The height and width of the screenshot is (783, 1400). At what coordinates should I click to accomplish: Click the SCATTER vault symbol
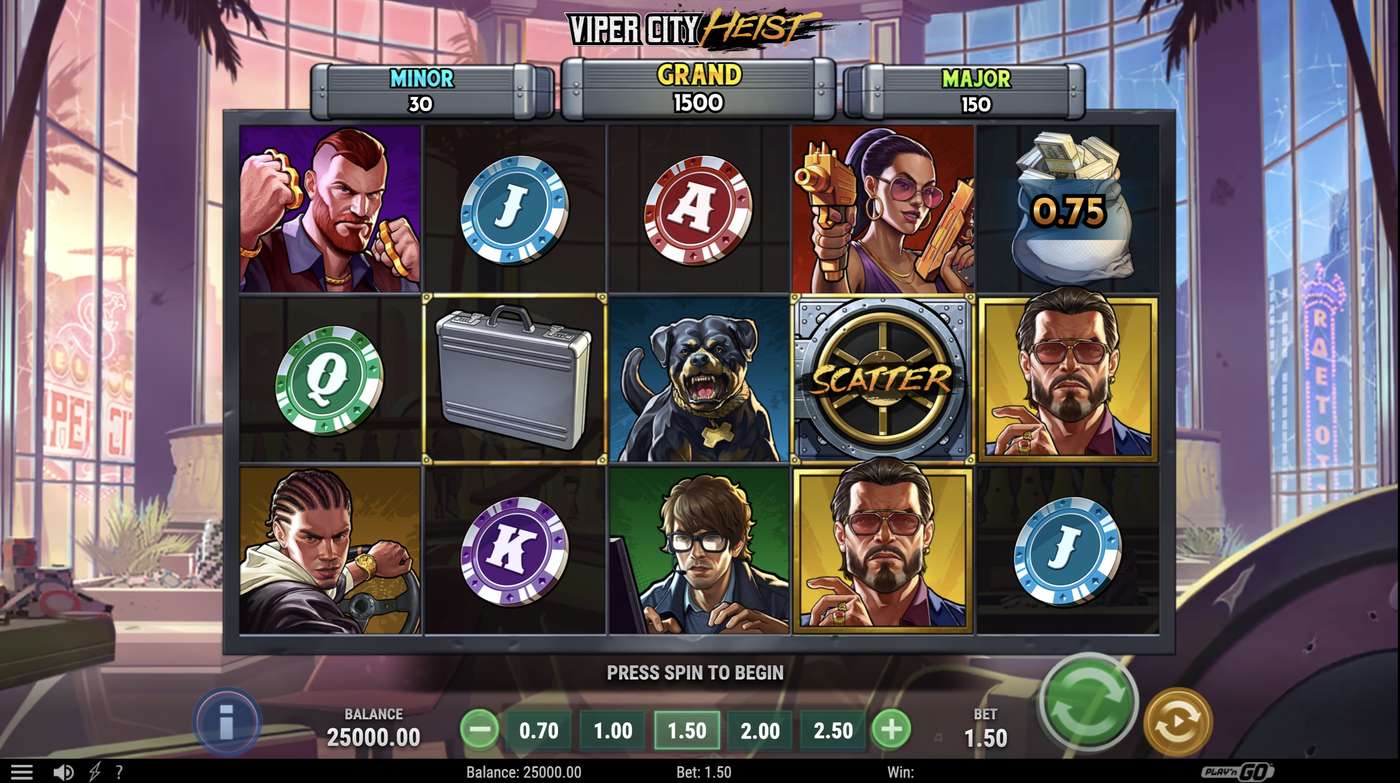point(881,378)
